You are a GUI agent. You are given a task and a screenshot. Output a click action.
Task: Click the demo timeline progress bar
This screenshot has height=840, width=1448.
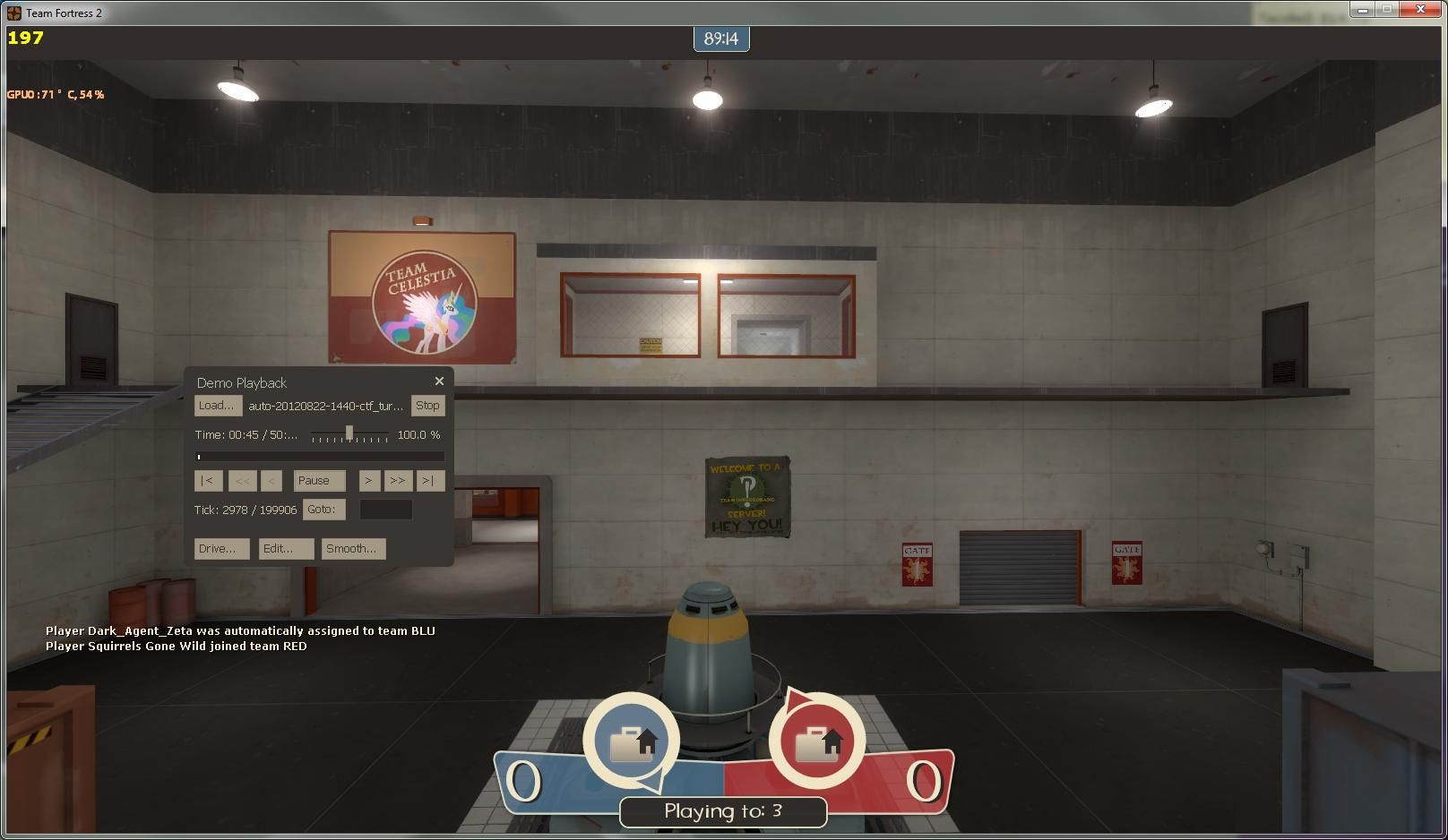click(319, 456)
